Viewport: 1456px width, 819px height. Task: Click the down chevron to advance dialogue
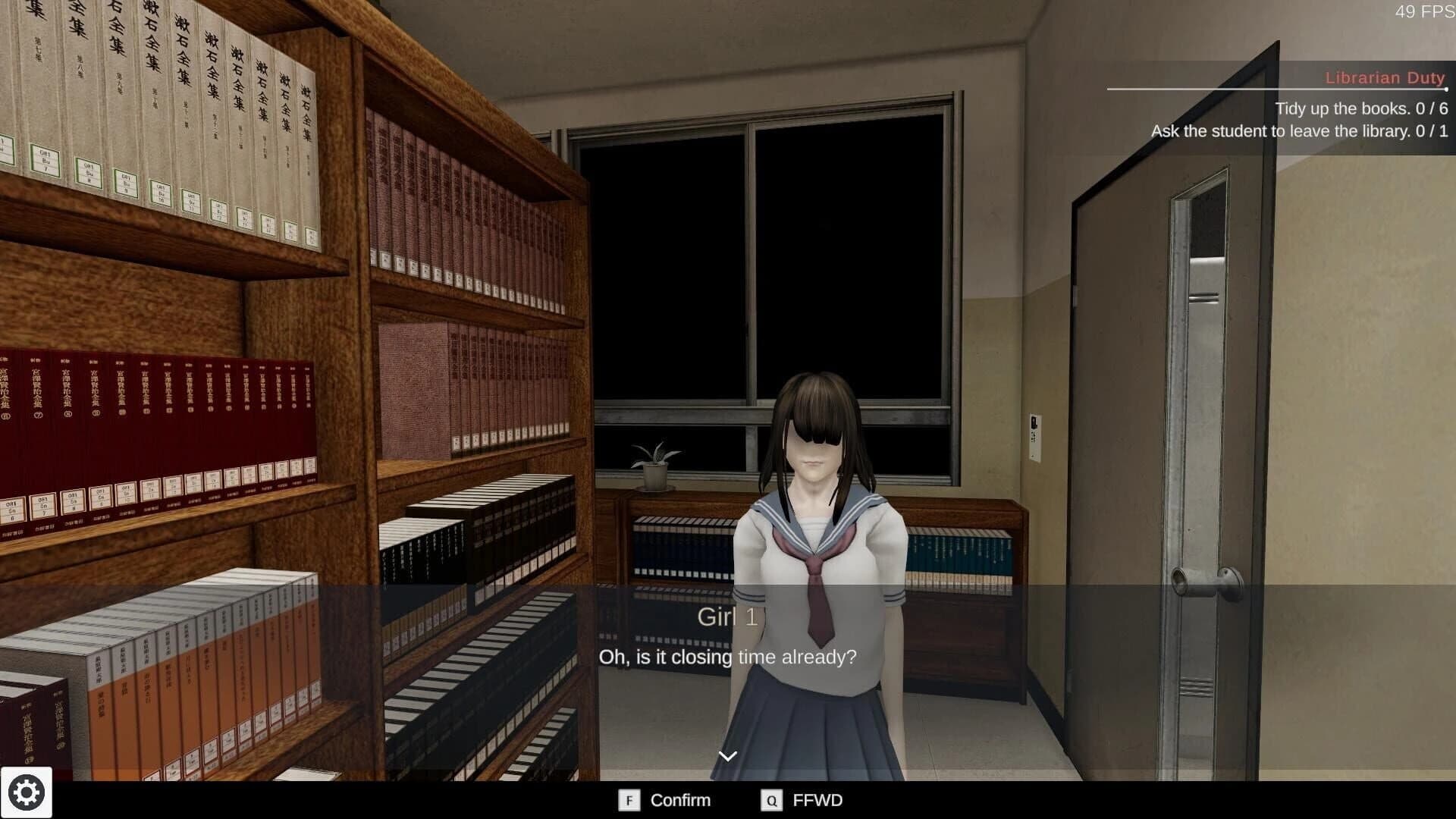(x=727, y=755)
